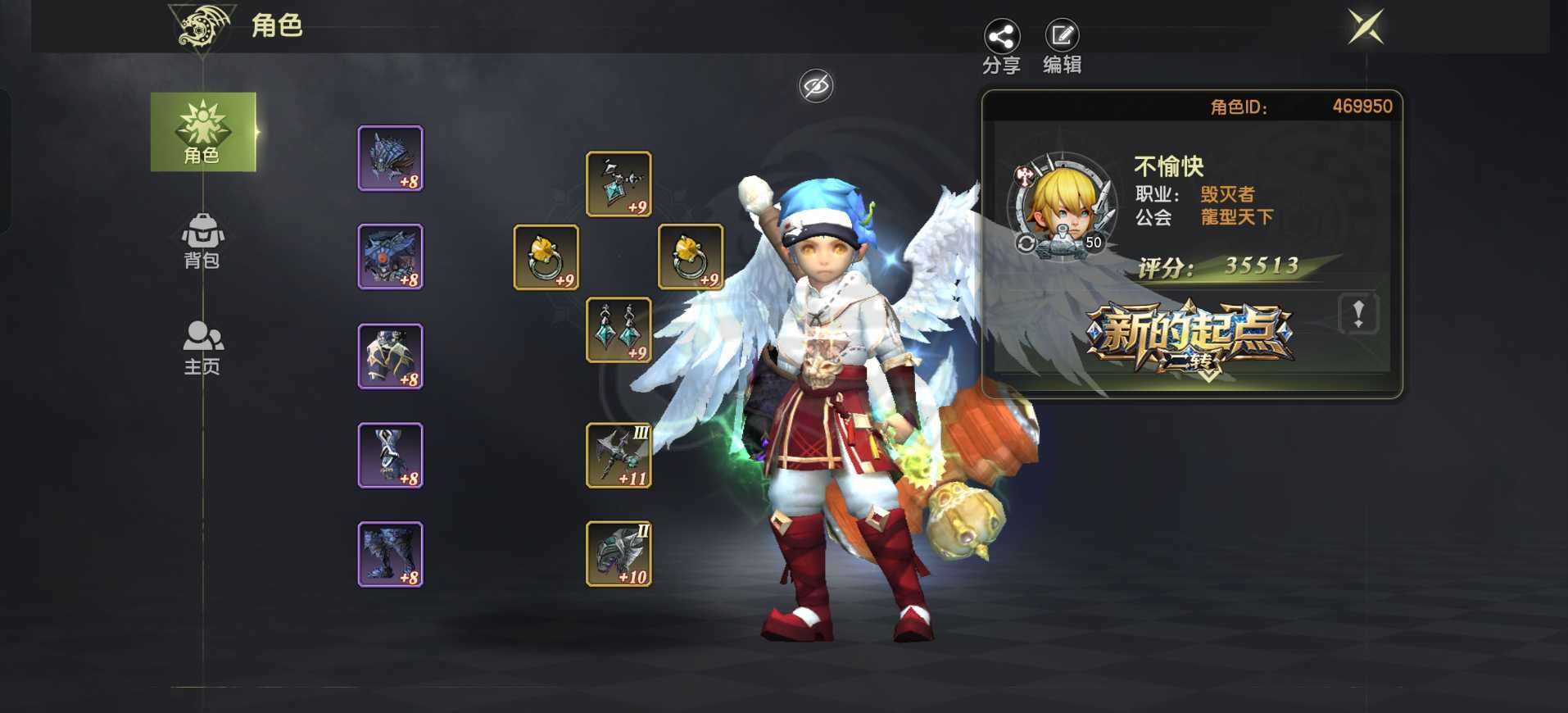Choose the +10 secondary weapon gauntlet

tap(619, 554)
